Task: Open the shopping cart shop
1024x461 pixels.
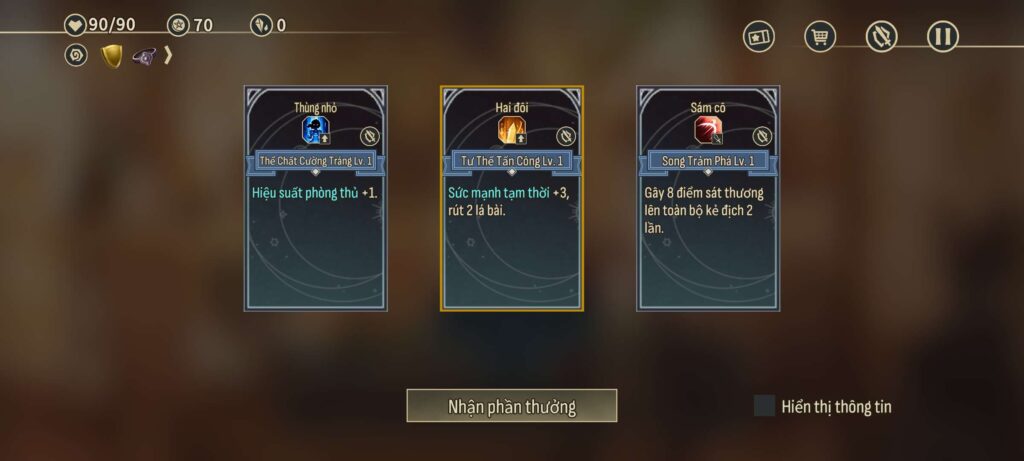Action: pyautogui.click(x=820, y=37)
